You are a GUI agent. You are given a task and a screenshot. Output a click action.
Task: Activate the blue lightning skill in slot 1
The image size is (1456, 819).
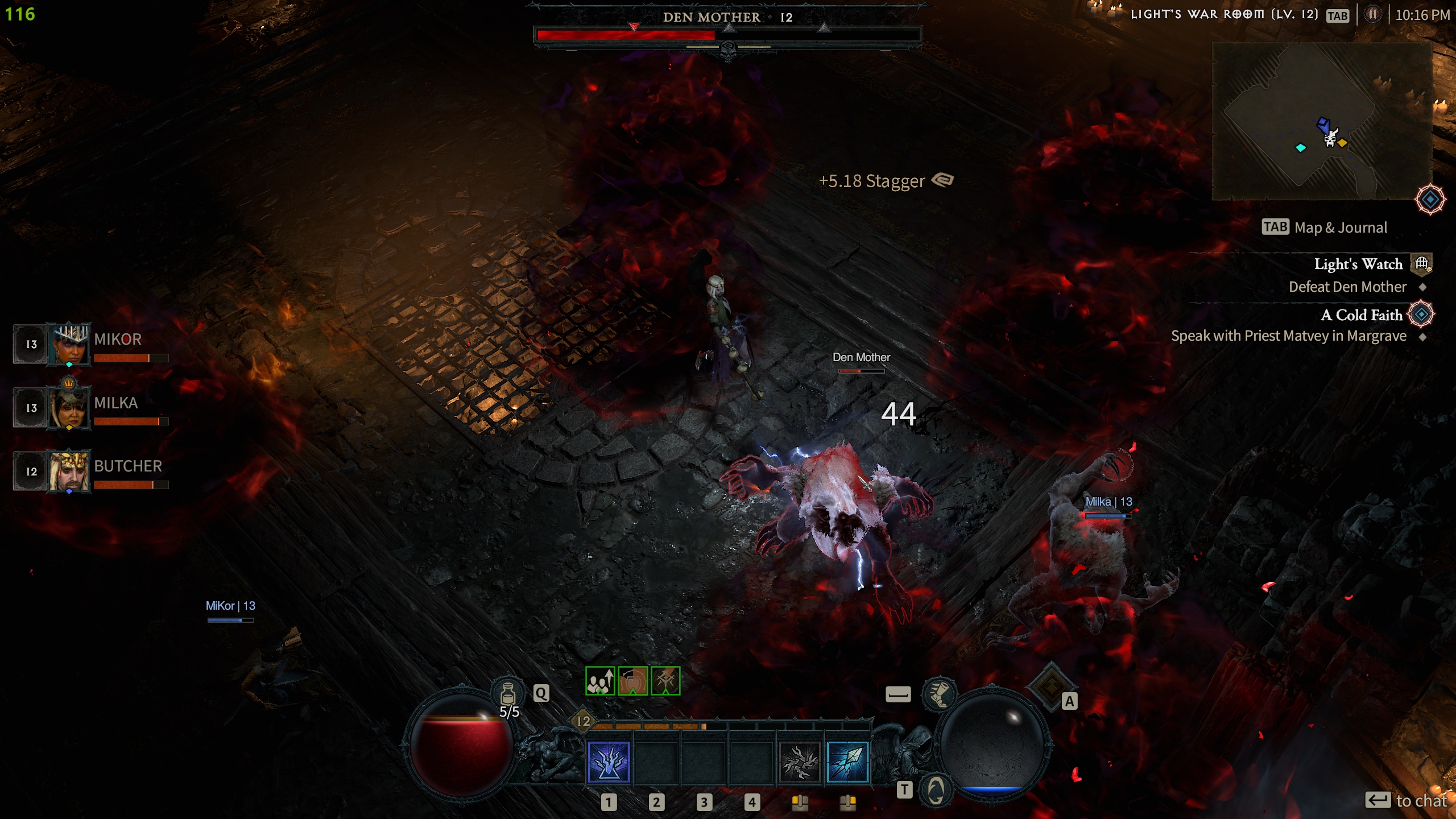tap(609, 762)
